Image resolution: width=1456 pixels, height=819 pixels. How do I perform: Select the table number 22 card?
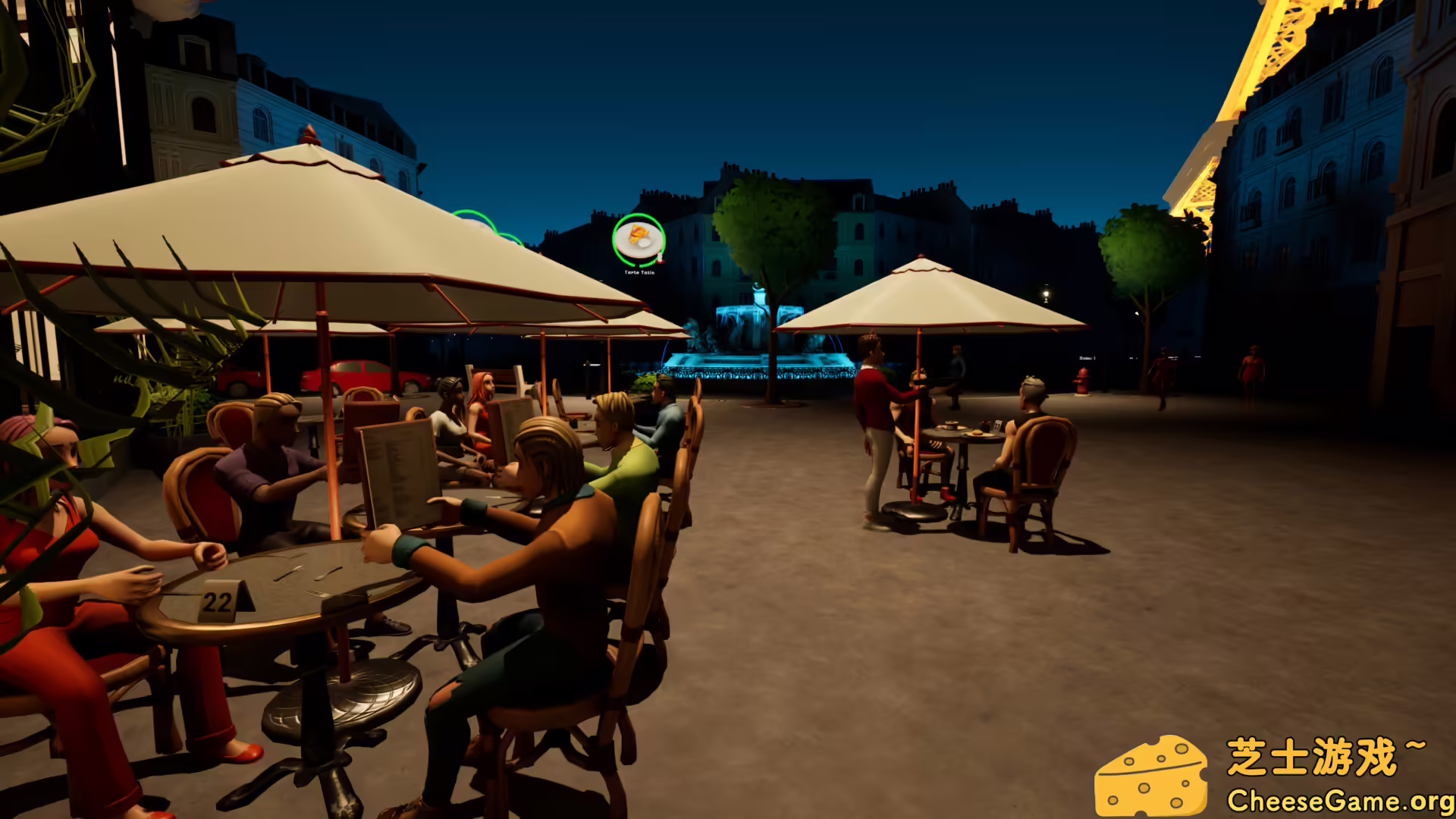[218, 603]
